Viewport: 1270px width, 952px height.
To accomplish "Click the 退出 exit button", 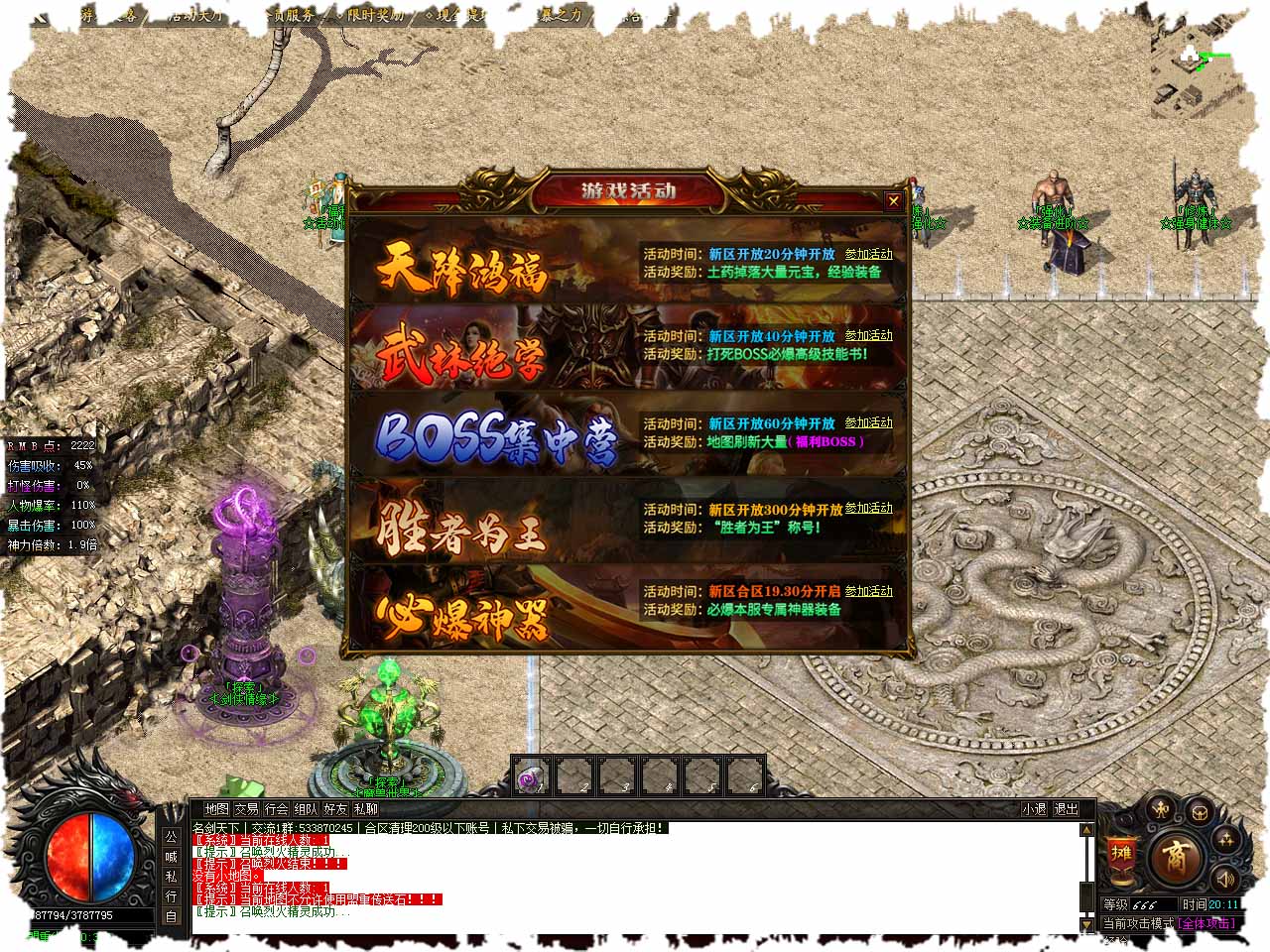I will coord(1066,809).
